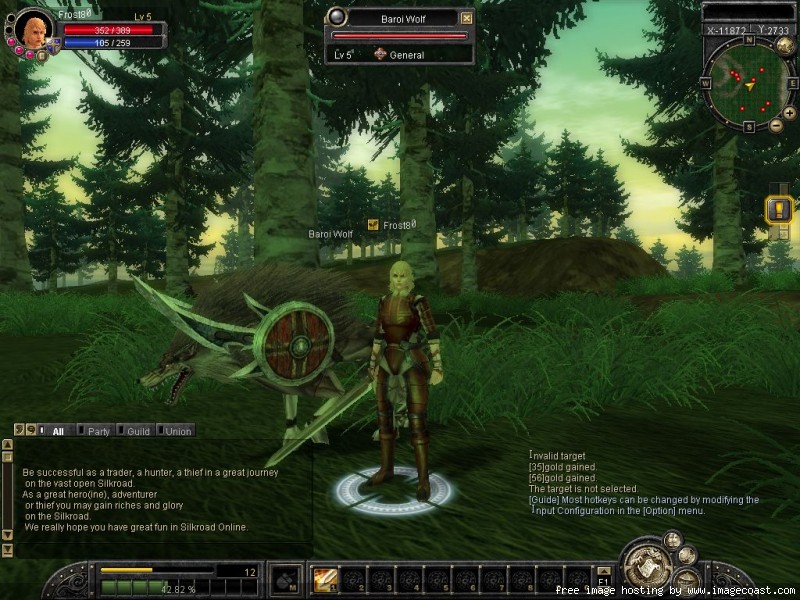Image resolution: width=800 pixels, height=600 pixels.
Task: Open the yellow exclamation alert icon
Action: (x=778, y=209)
